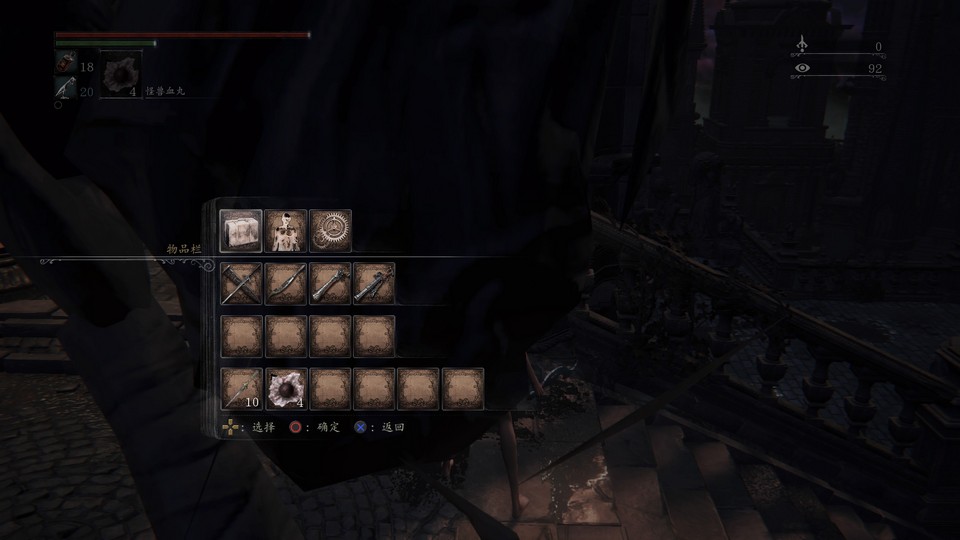Select the crossed blades weapon slot
Image resolution: width=960 pixels, height=540 pixels.
click(x=241, y=283)
